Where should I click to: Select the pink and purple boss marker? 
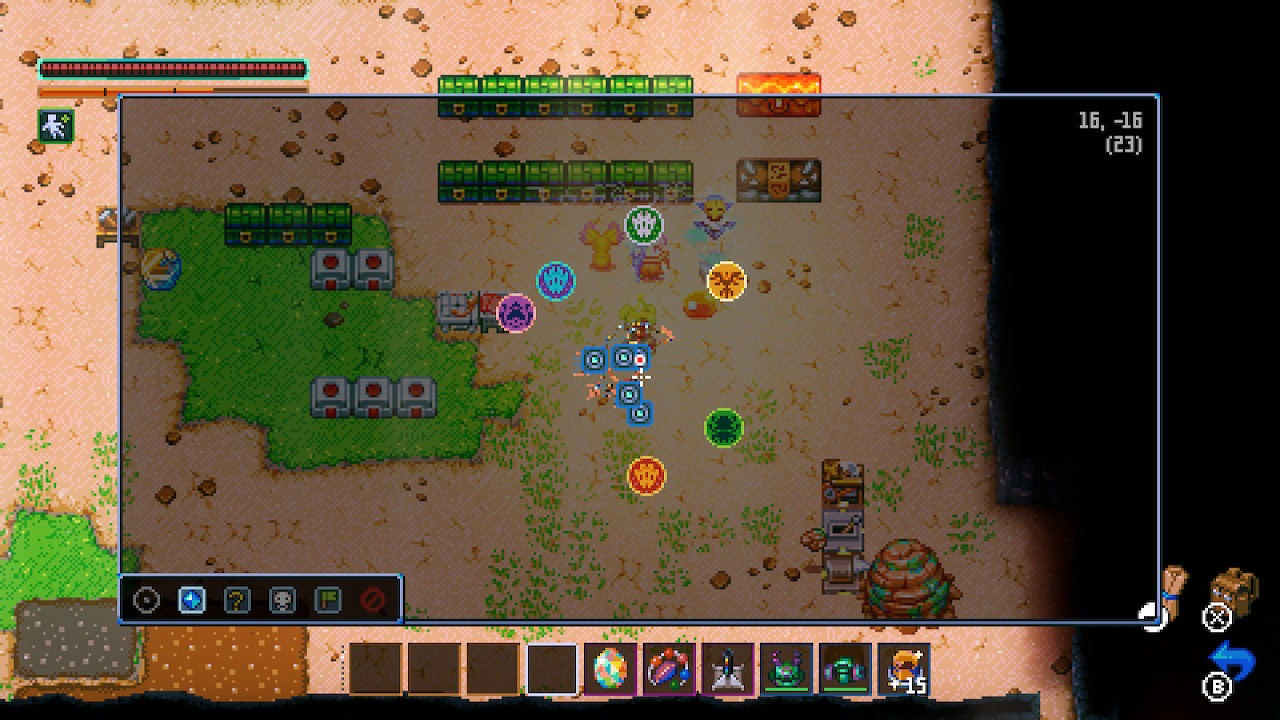point(516,313)
